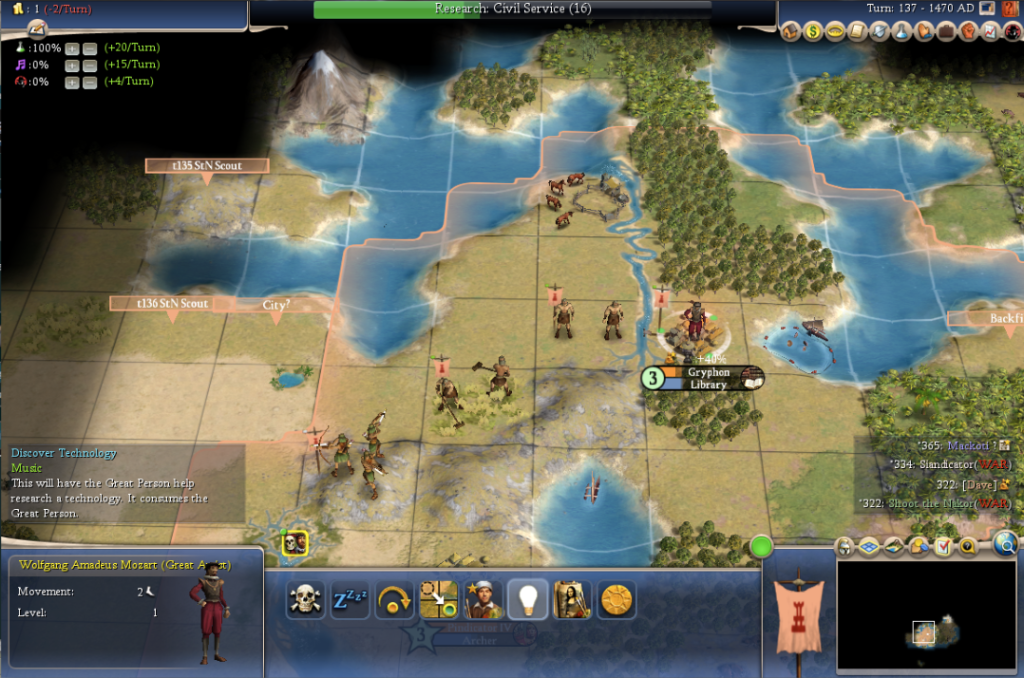Viewport: 1024px width, 678px height.
Task: Raise the culture percentage with plus
Action: click(x=72, y=65)
